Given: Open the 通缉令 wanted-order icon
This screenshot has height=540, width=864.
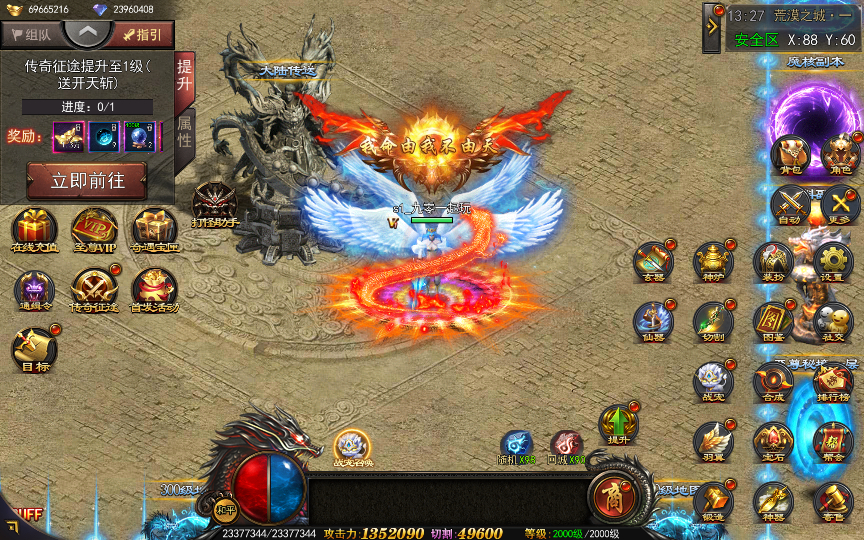Looking at the screenshot, I should pyautogui.click(x=34, y=288).
